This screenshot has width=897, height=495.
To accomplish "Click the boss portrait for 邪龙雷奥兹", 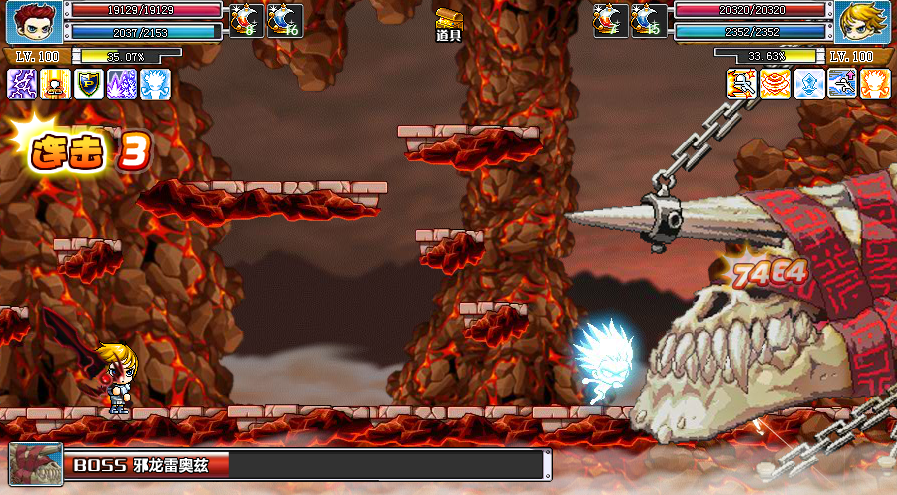I will click(x=36, y=464).
